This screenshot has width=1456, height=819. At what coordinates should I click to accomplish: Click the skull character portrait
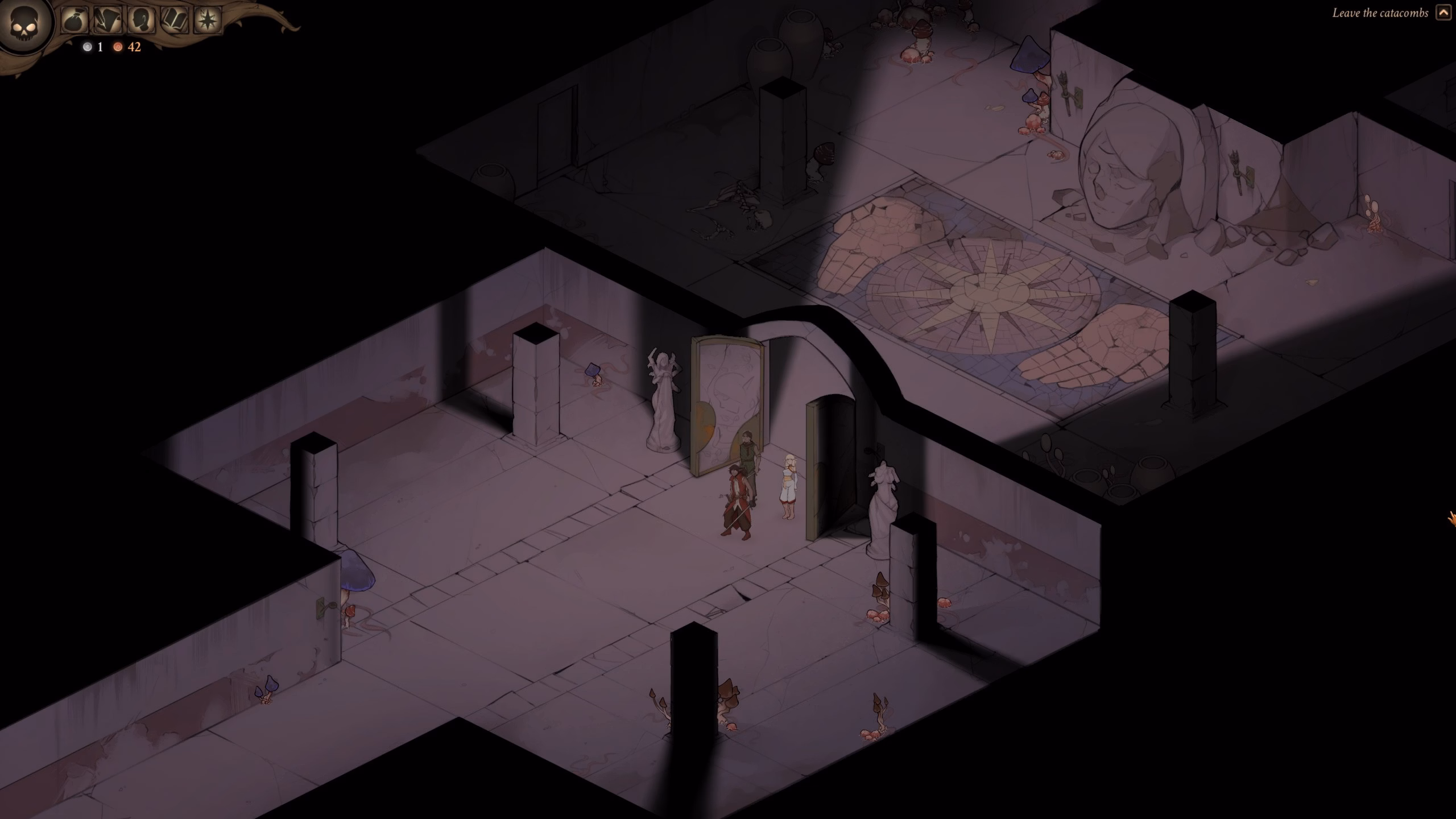click(25, 24)
